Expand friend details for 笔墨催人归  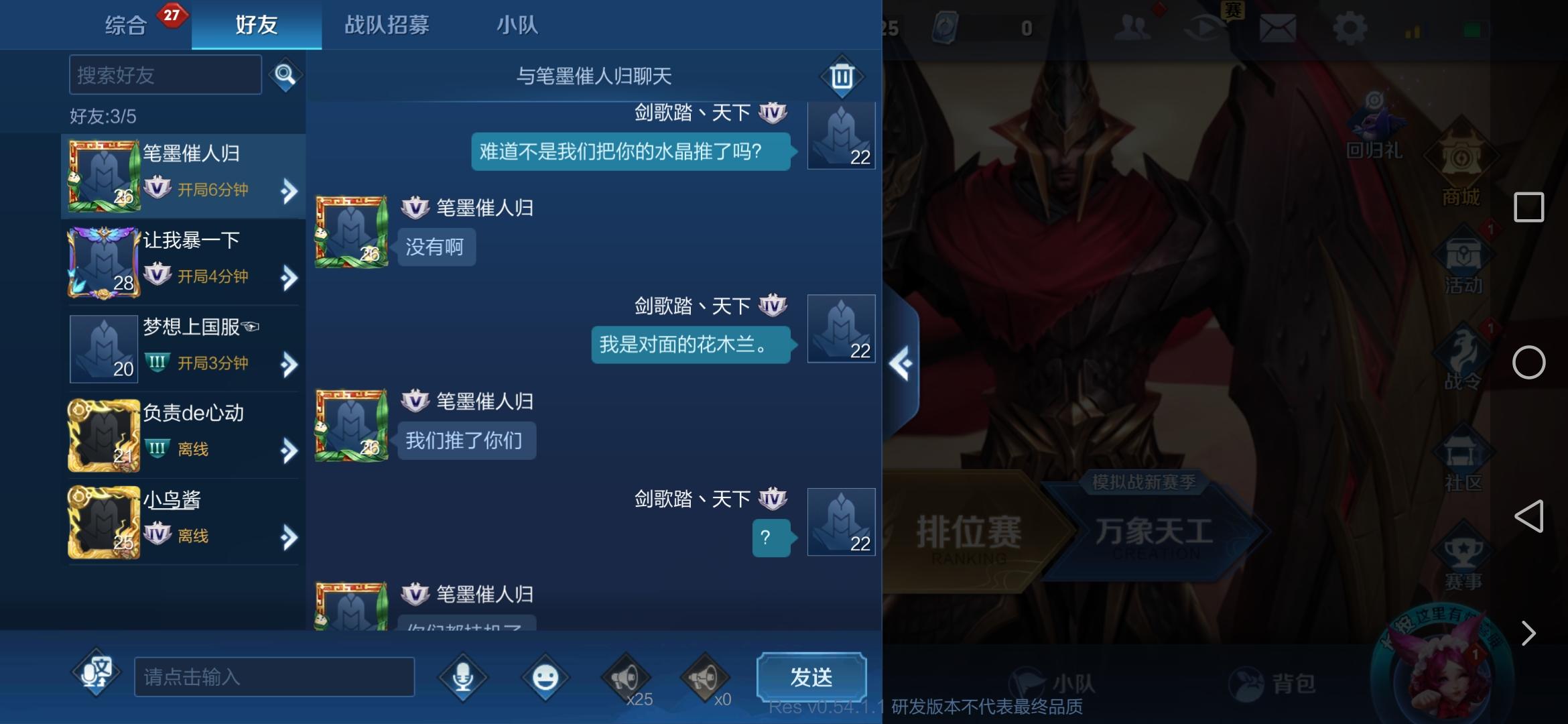(x=288, y=191)
